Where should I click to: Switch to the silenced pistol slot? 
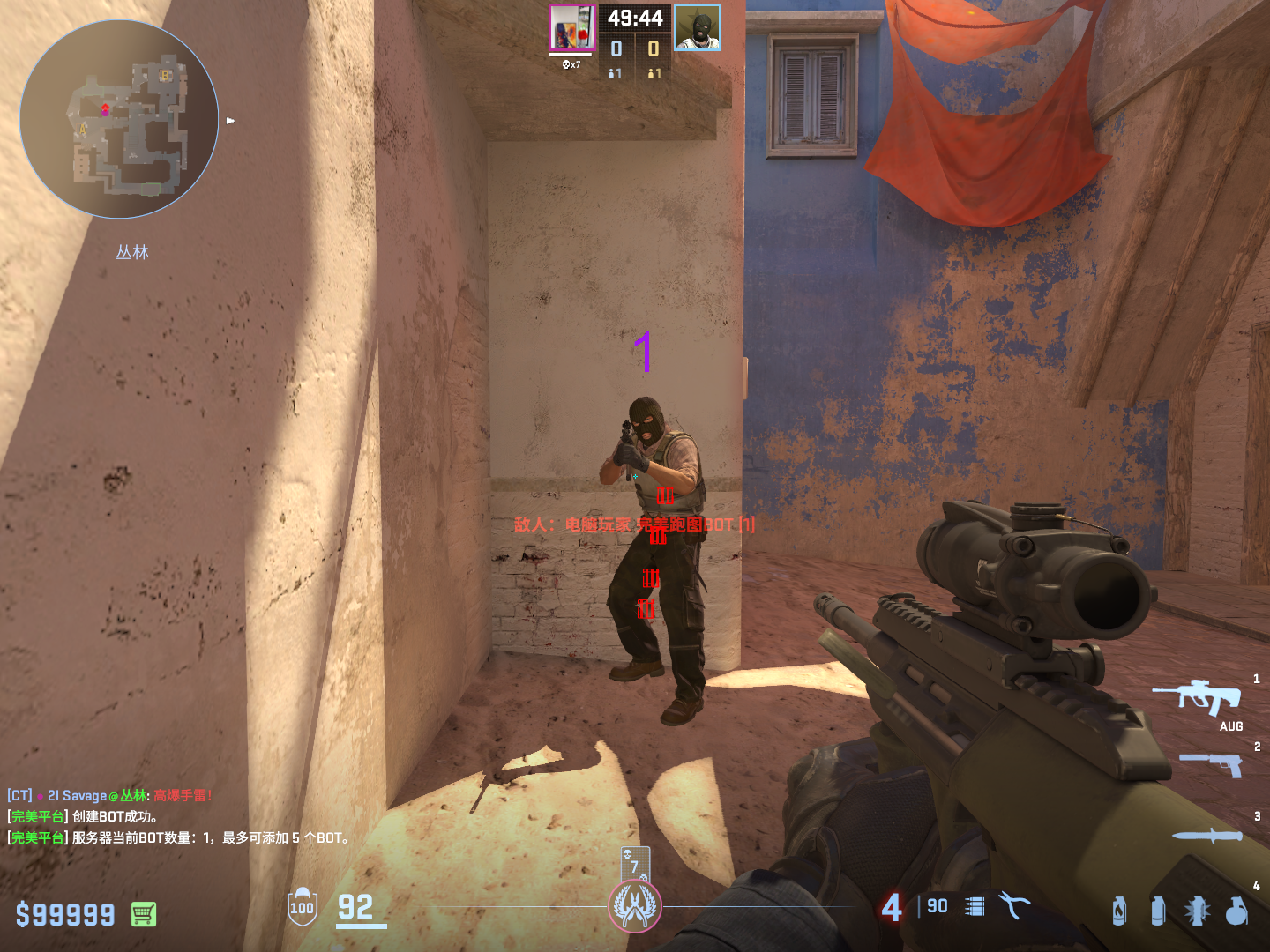(x=1211, y=763)
